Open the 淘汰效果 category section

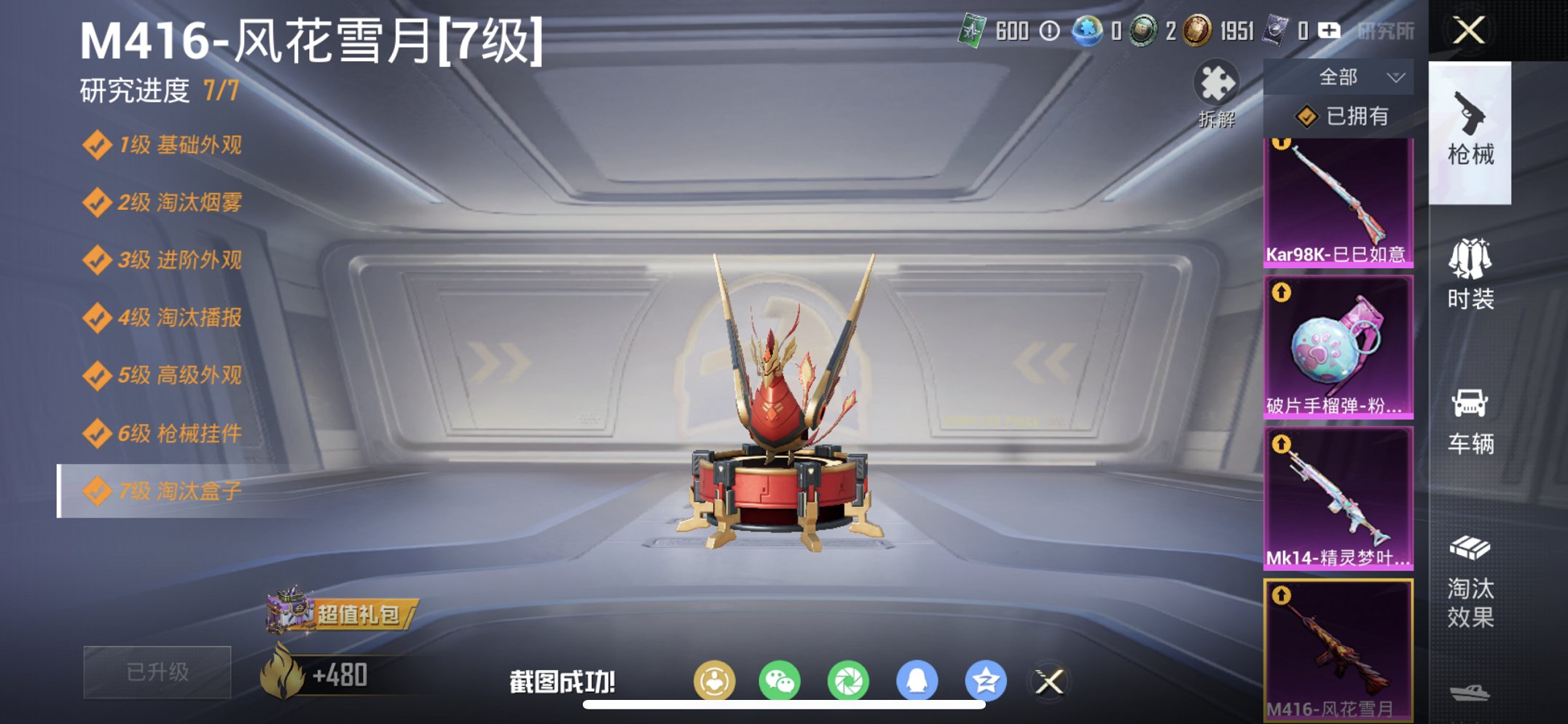tap(1472, 583)
